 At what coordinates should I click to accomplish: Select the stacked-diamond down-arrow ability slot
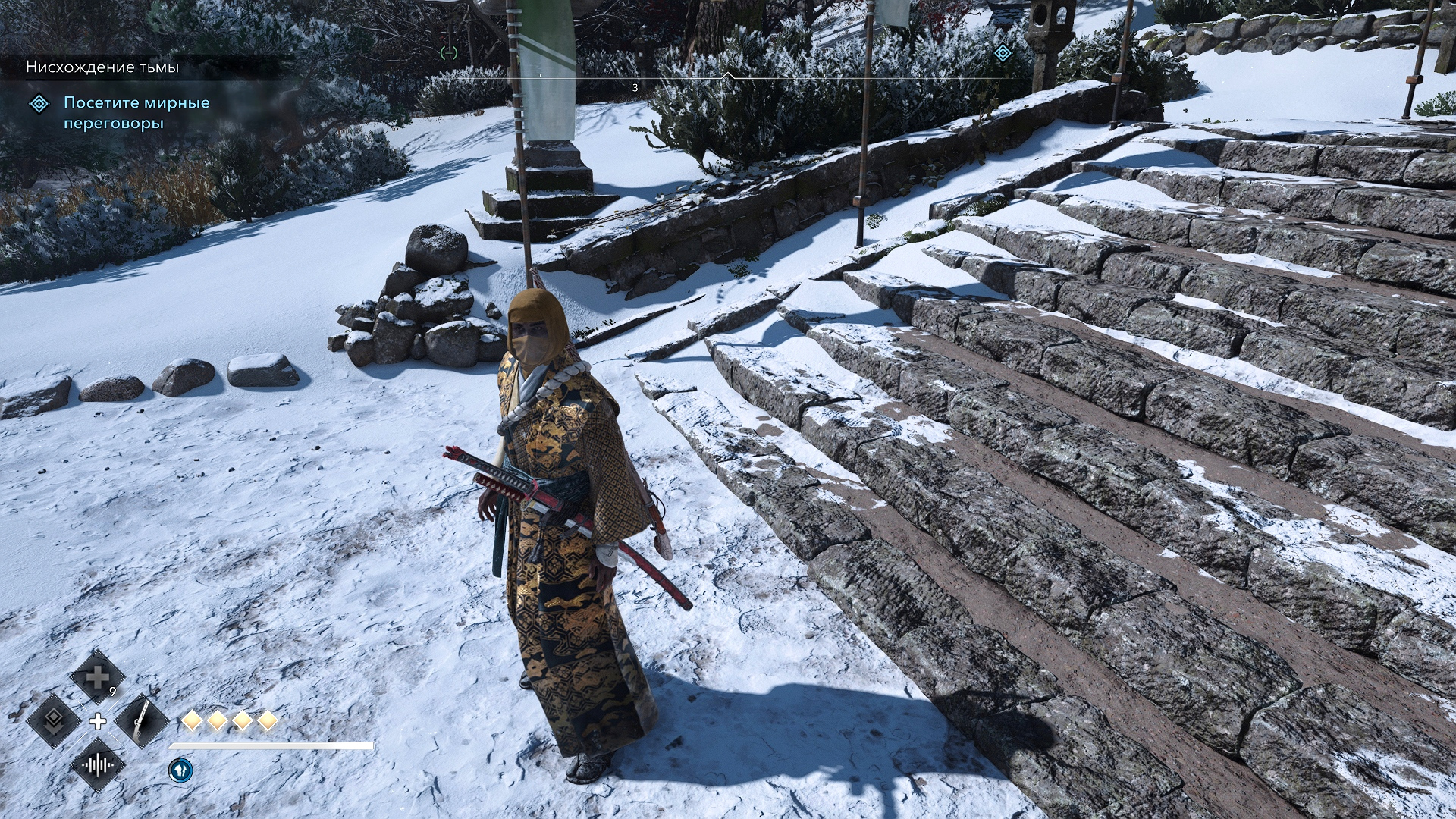53,720
